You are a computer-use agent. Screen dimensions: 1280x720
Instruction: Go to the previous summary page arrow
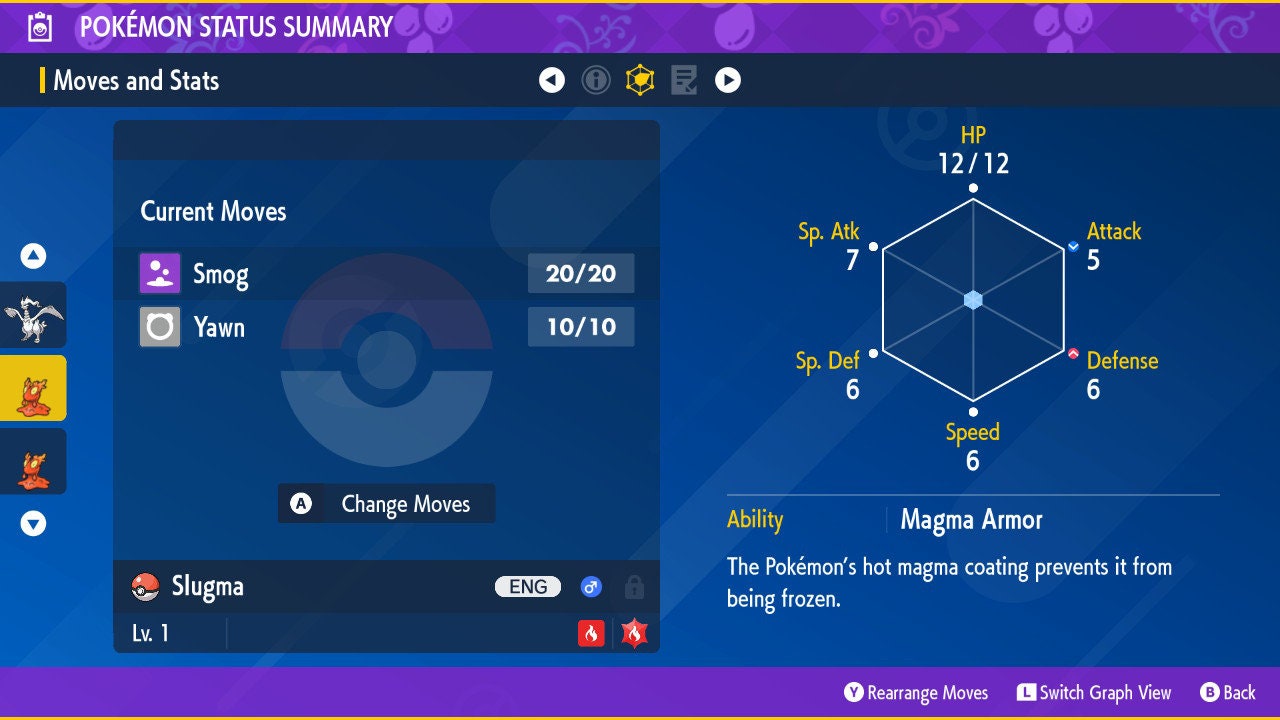552,80
